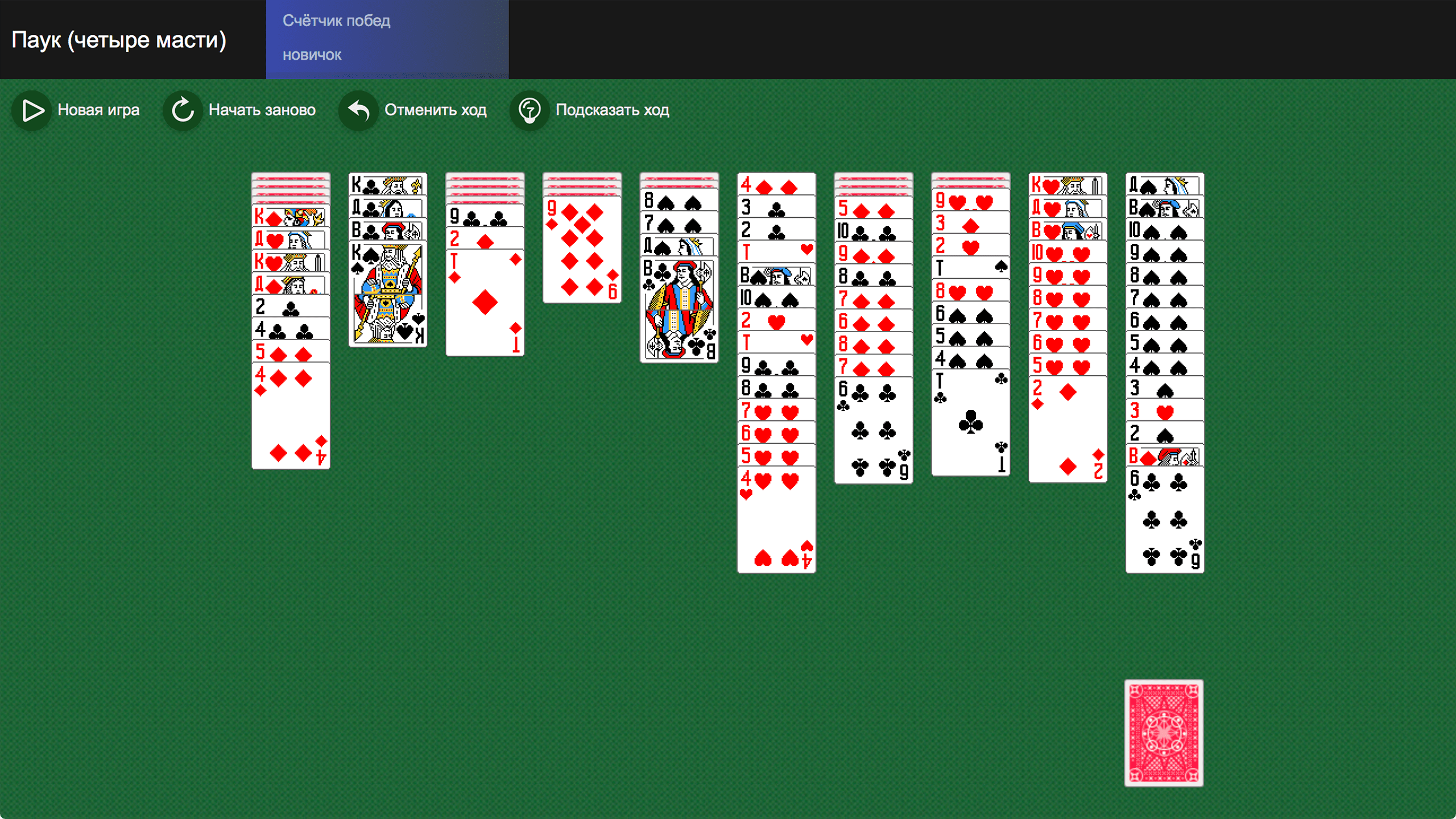The image size is (1456, 819).
Task: Click the hint lightbulb icon
Action: click(x=530, y=110)
